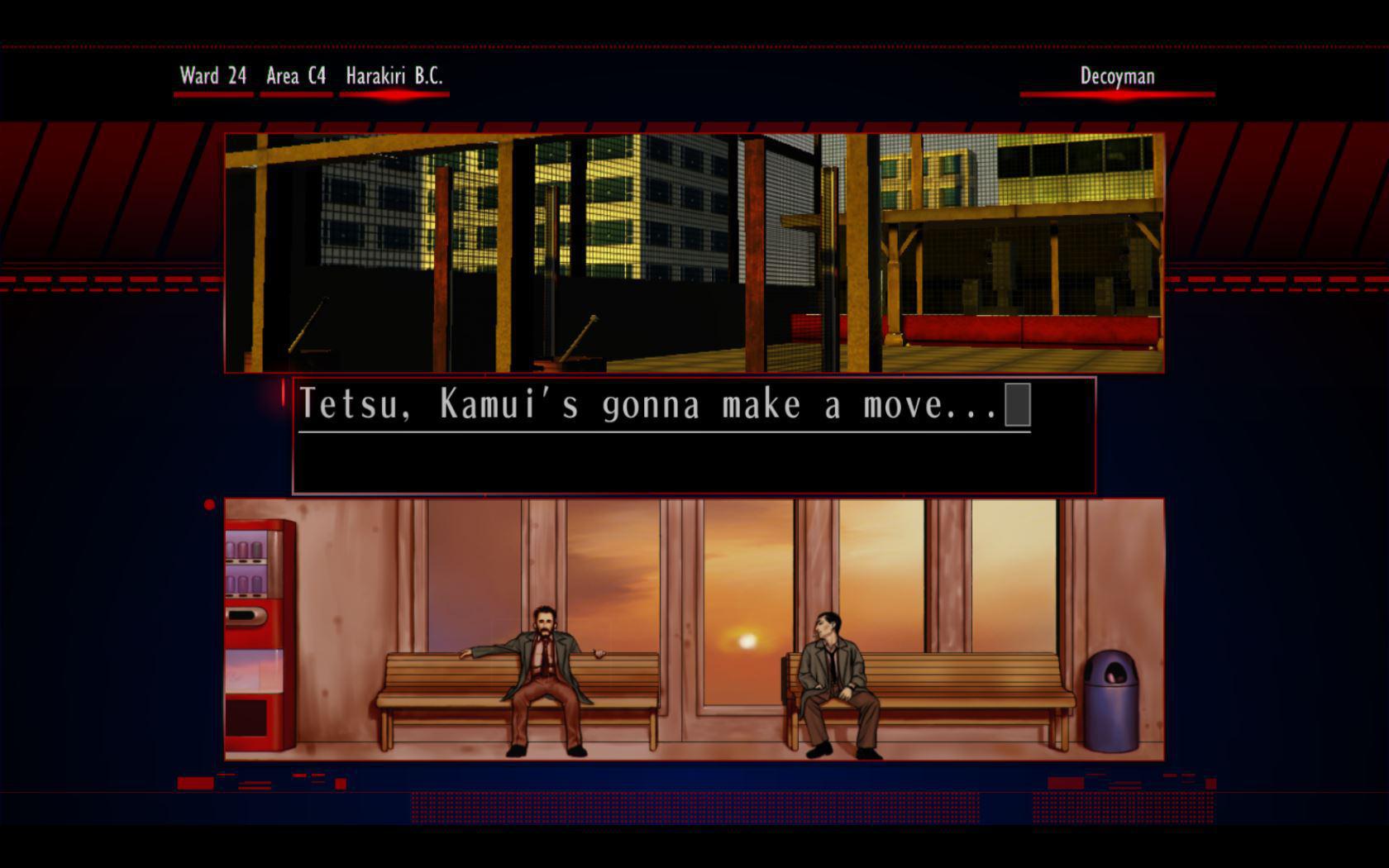Click the red dot beside the lower panel
Viewport: 1389px width, 868px height.
coord(208,503)
